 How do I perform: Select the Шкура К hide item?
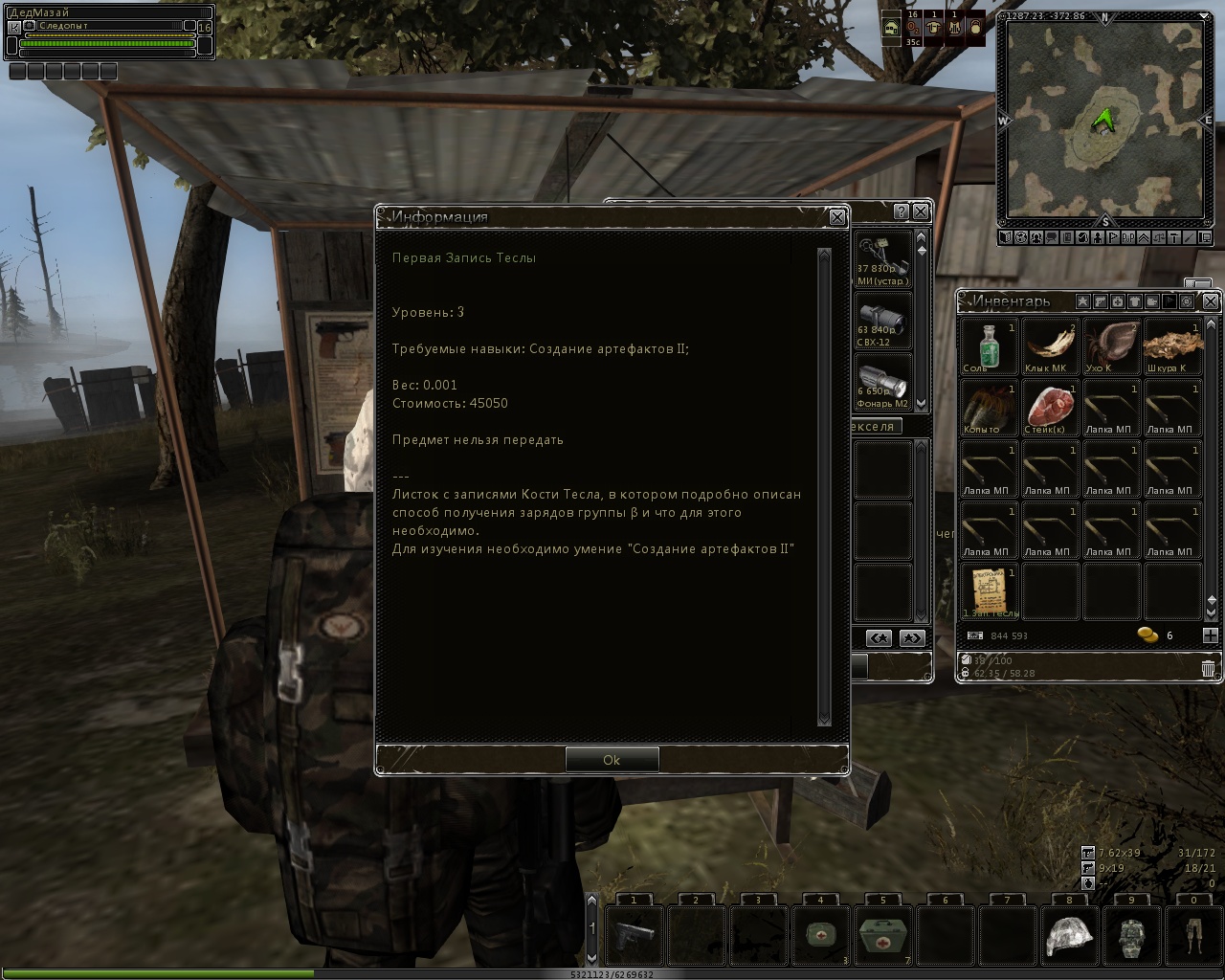[x=1171, y=345]
